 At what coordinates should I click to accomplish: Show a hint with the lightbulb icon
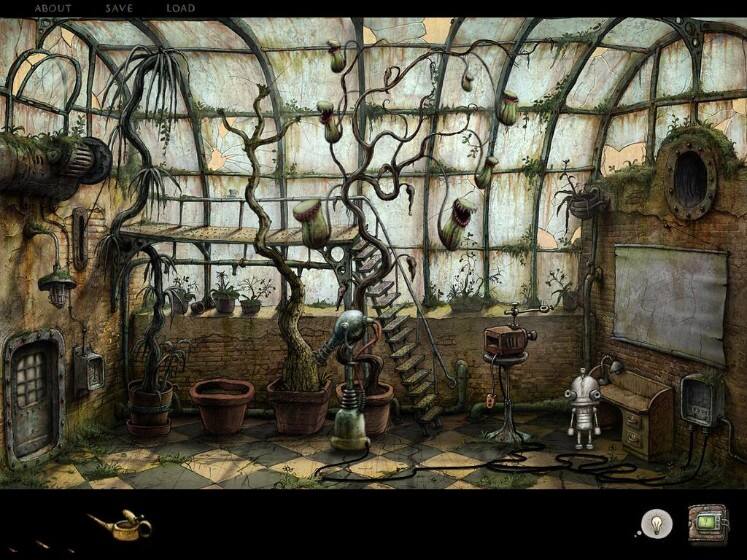655,522
